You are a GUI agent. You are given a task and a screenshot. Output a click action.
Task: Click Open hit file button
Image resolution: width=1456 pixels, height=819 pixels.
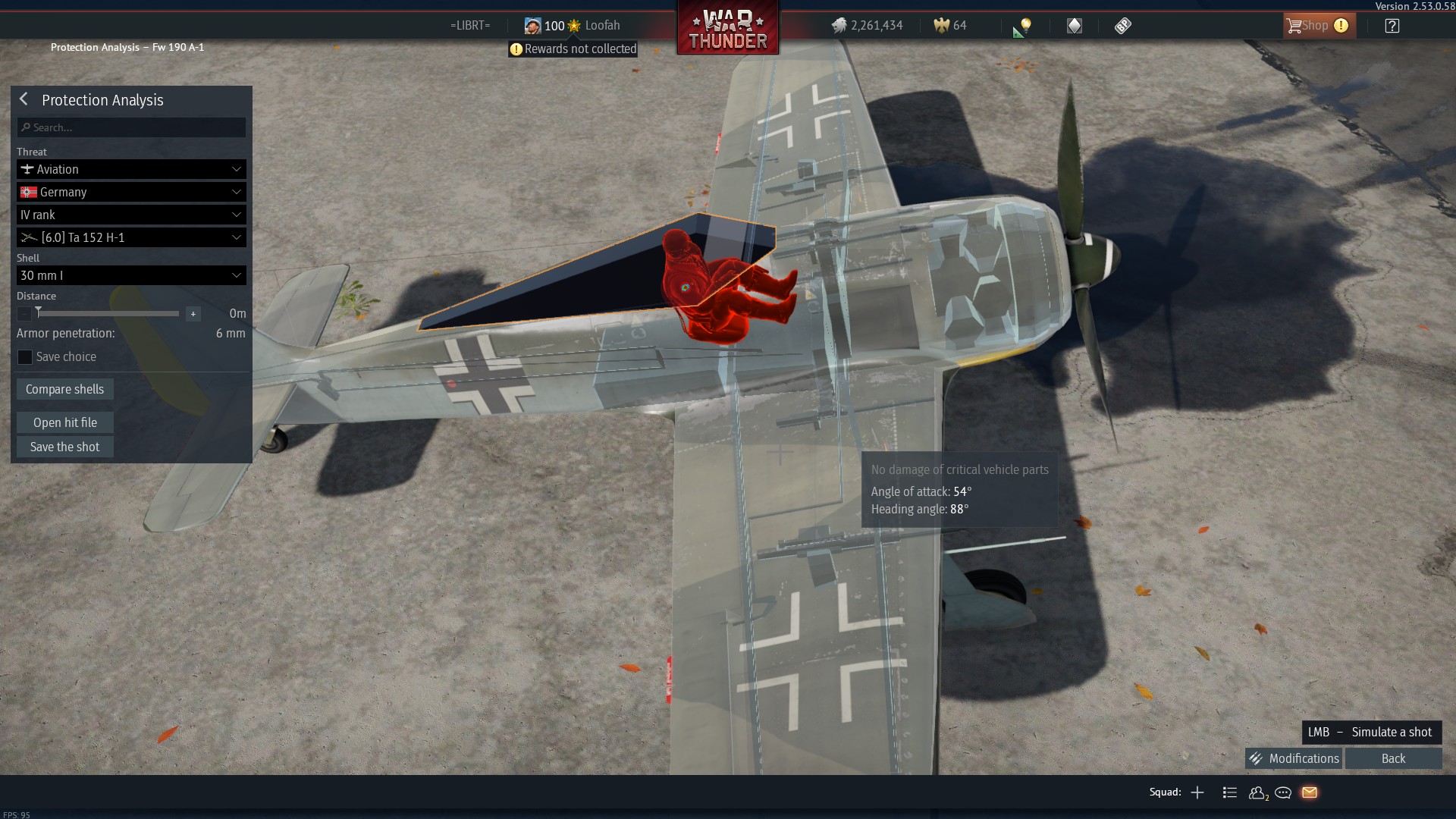pos(65,422)
